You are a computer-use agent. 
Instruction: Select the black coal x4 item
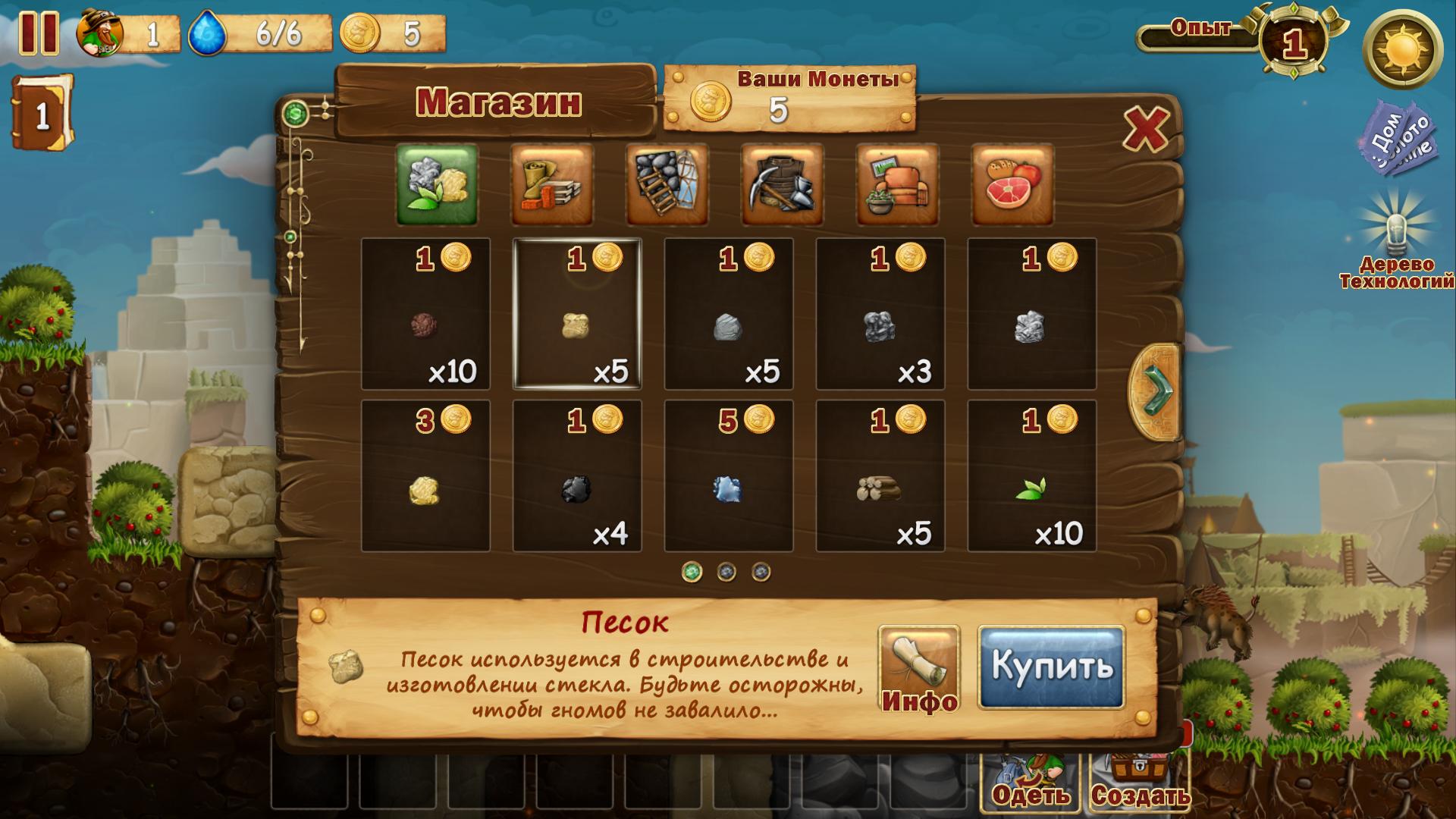pyautogui.click(x=576, y=476)
